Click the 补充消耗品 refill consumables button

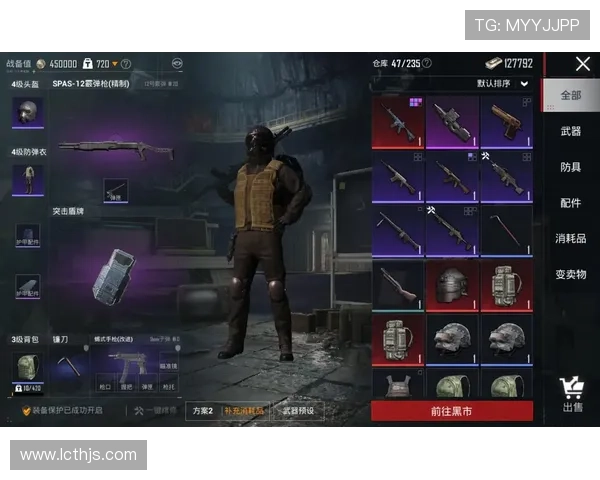245,410
